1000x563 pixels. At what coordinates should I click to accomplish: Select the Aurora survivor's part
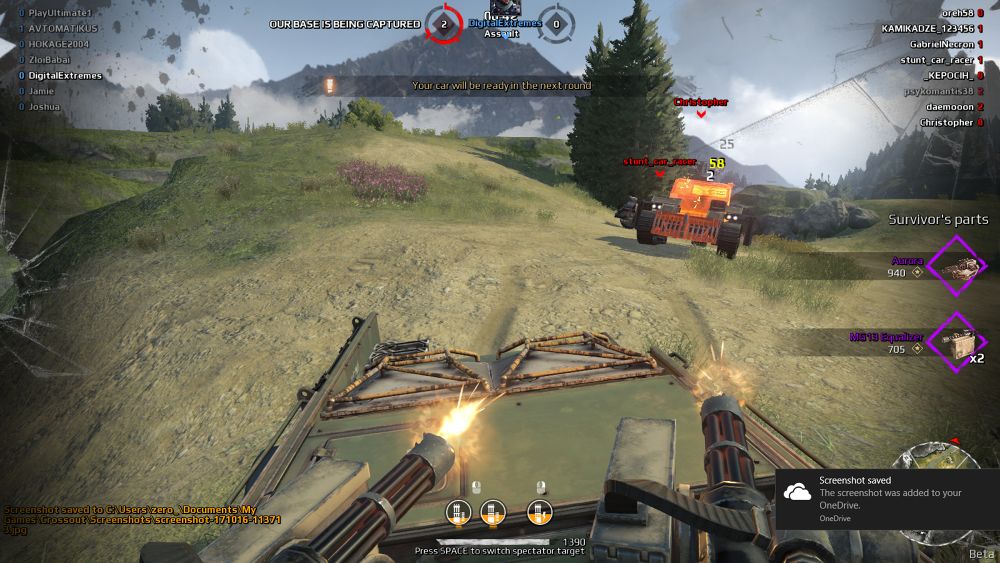tap(957, 265)
